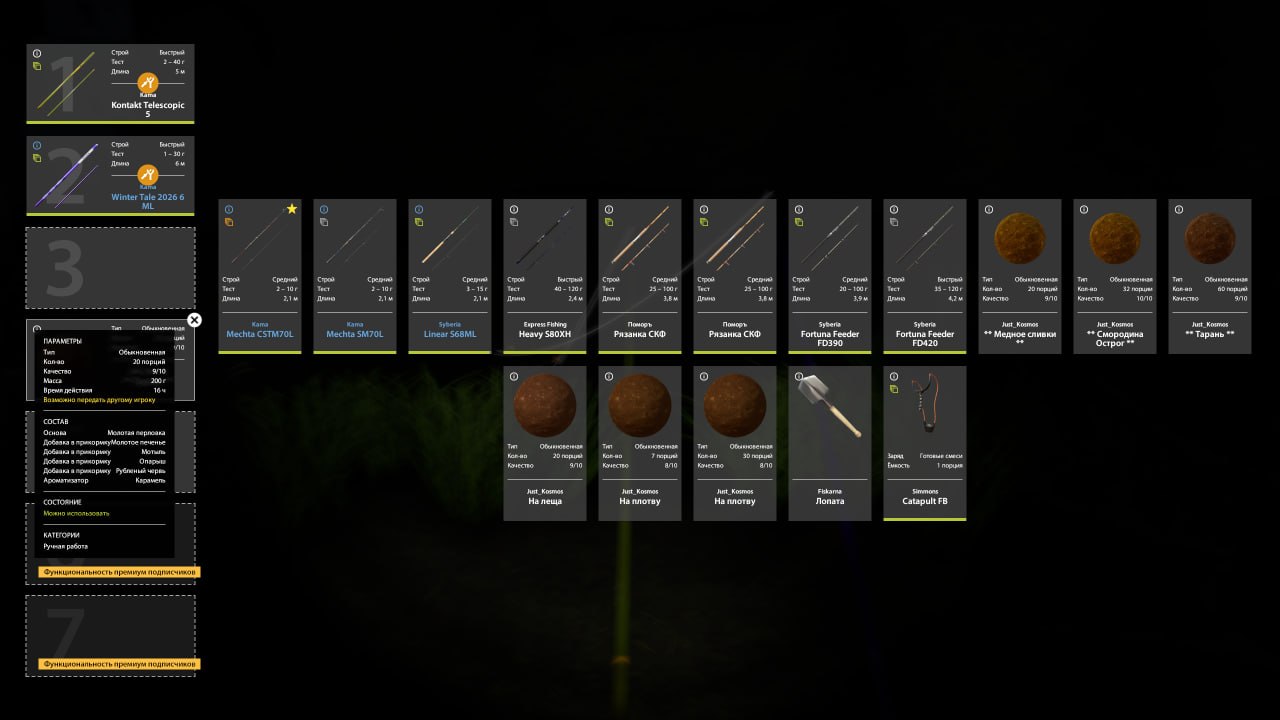Click the info icon on Catapult FB
The image size is (1280, 720).
pos(894,376)
